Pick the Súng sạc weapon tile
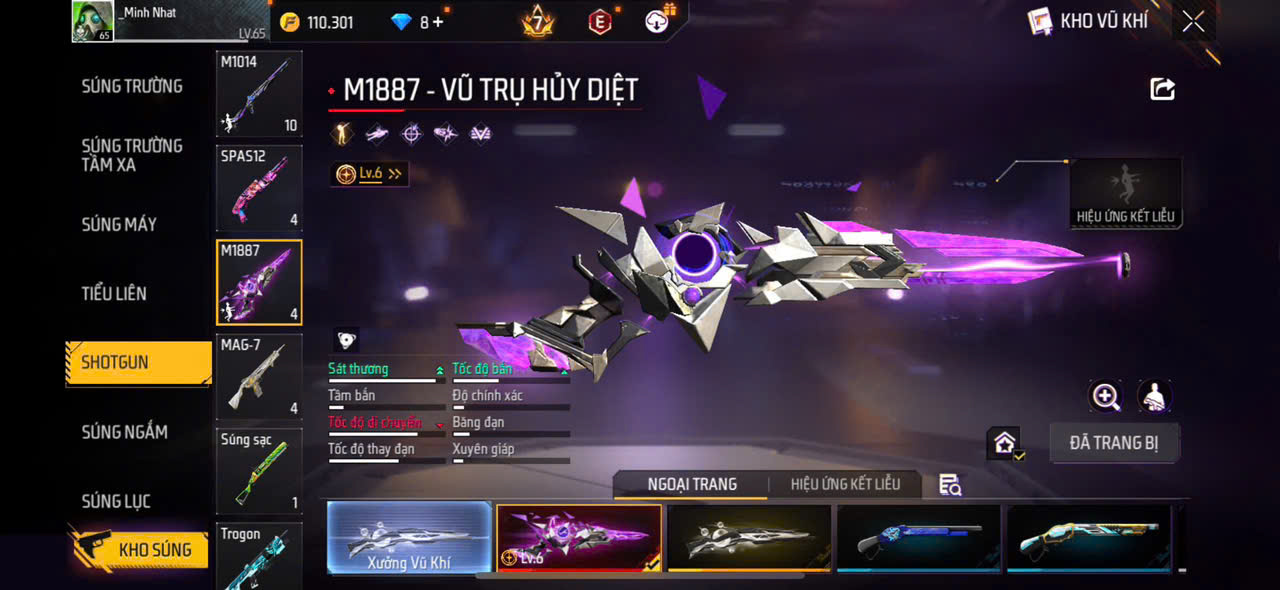The width and height of the screenshot is (1280, 590). click(259, 469)
